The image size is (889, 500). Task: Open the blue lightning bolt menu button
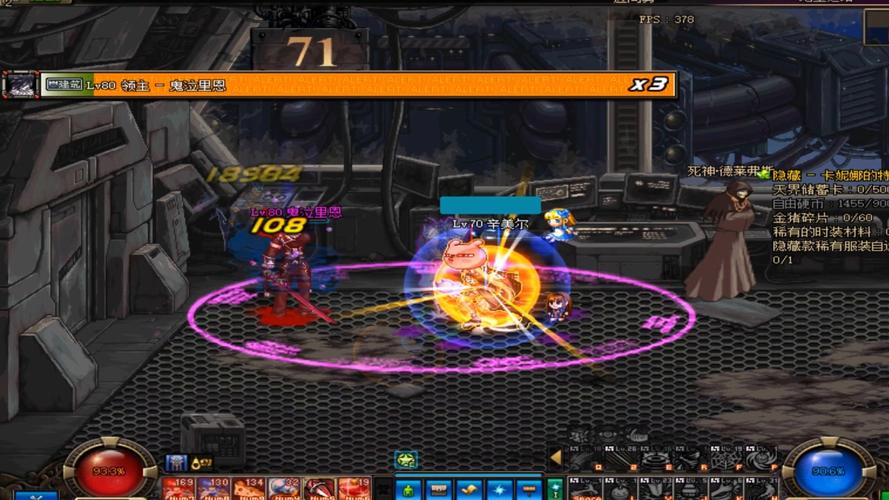pyautogui.click(x=499, y=490)
